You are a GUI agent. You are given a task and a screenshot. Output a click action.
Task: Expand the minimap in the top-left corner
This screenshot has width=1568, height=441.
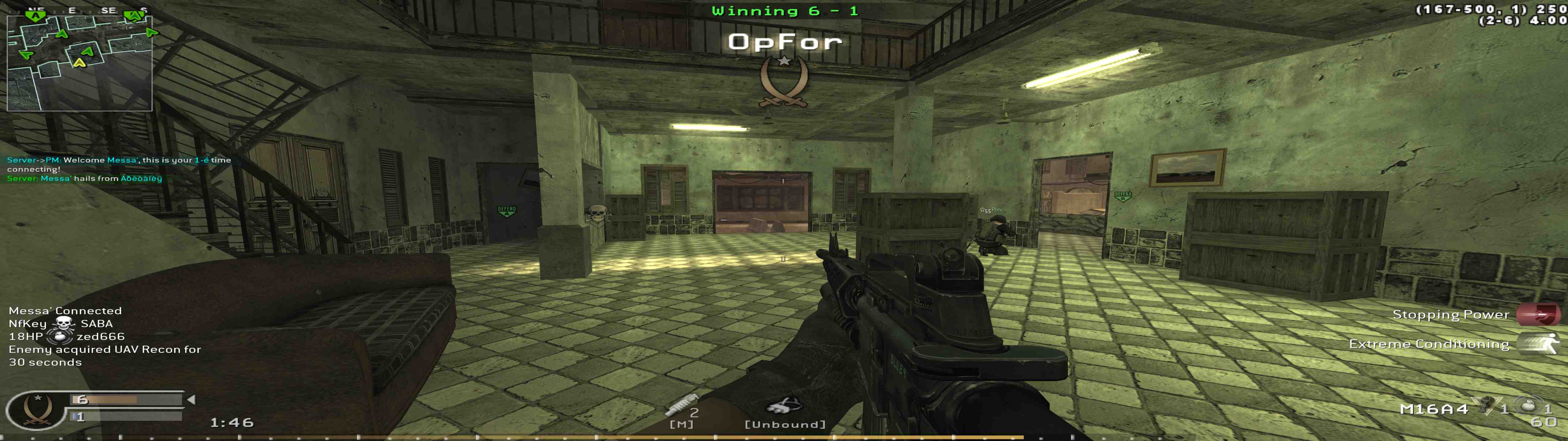point(79,64)
